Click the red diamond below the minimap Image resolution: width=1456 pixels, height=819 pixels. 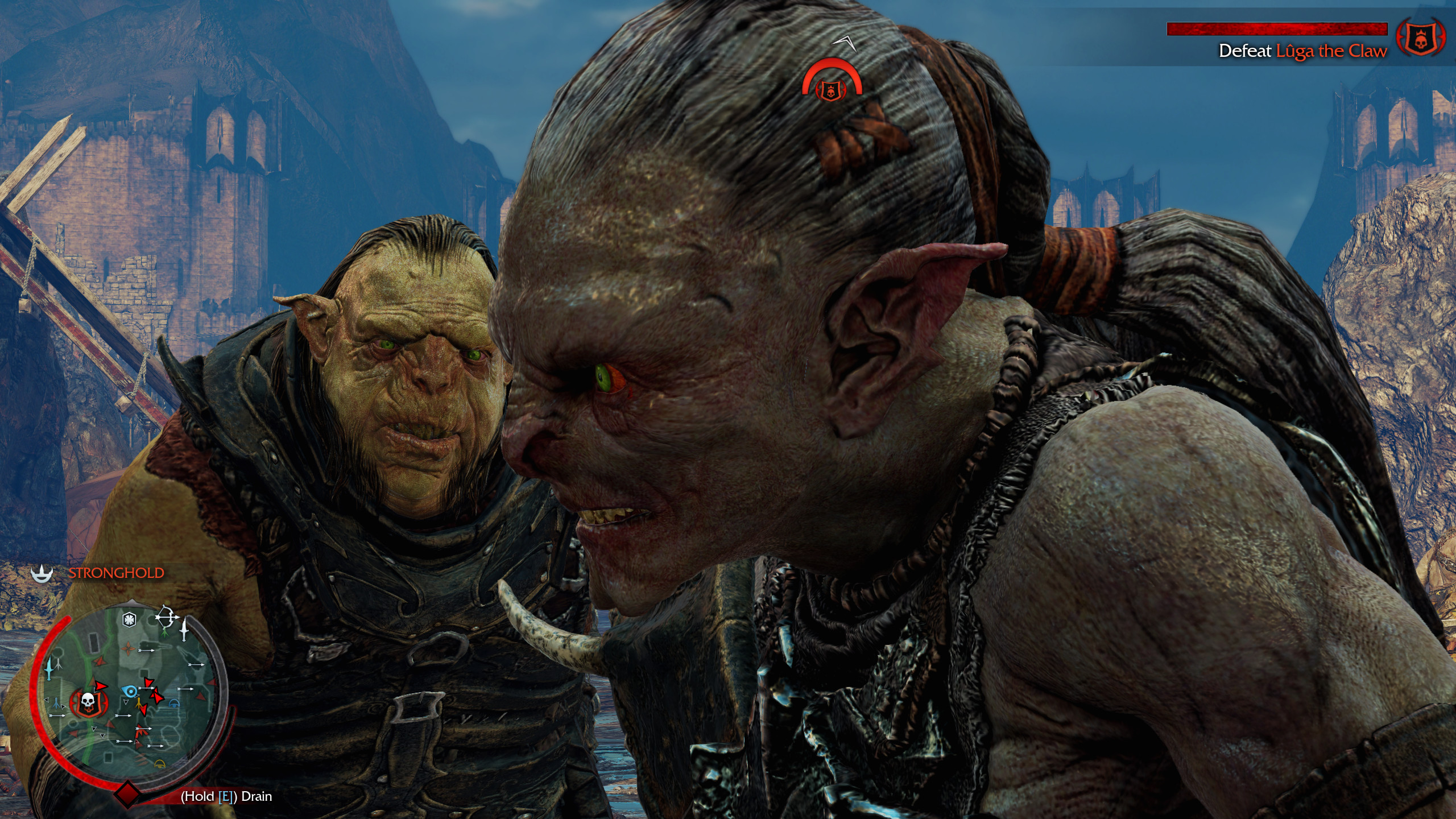pyautogui.click(x=128, y=793)
